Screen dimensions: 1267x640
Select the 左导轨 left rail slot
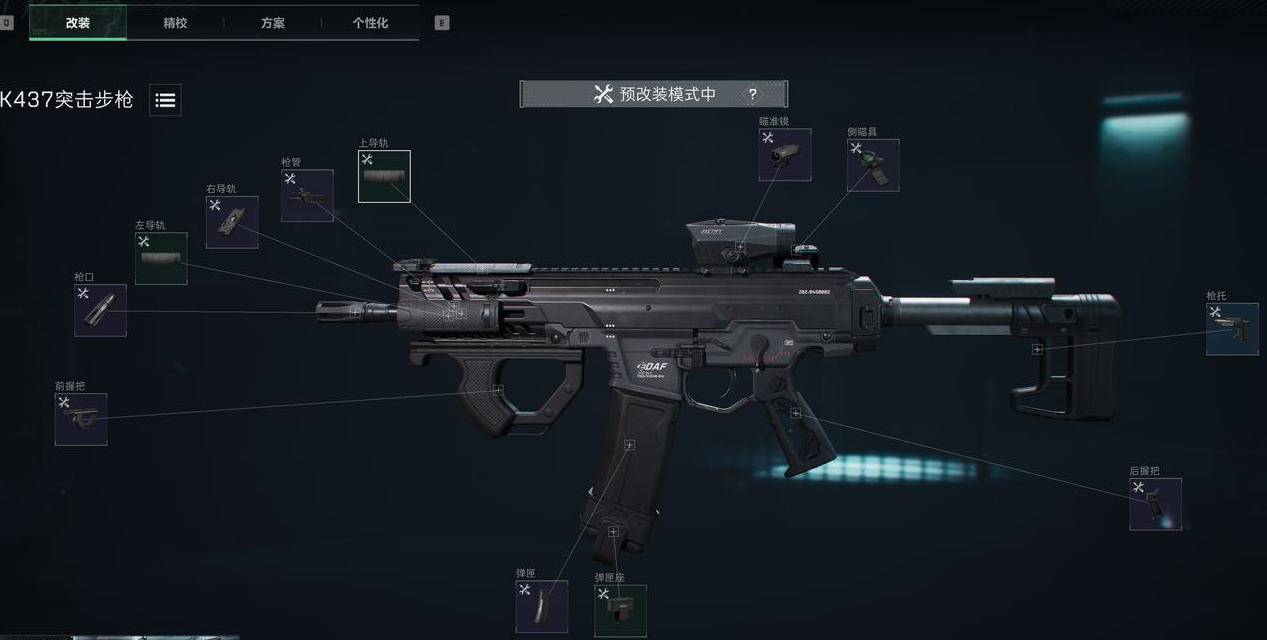point(161,258)
